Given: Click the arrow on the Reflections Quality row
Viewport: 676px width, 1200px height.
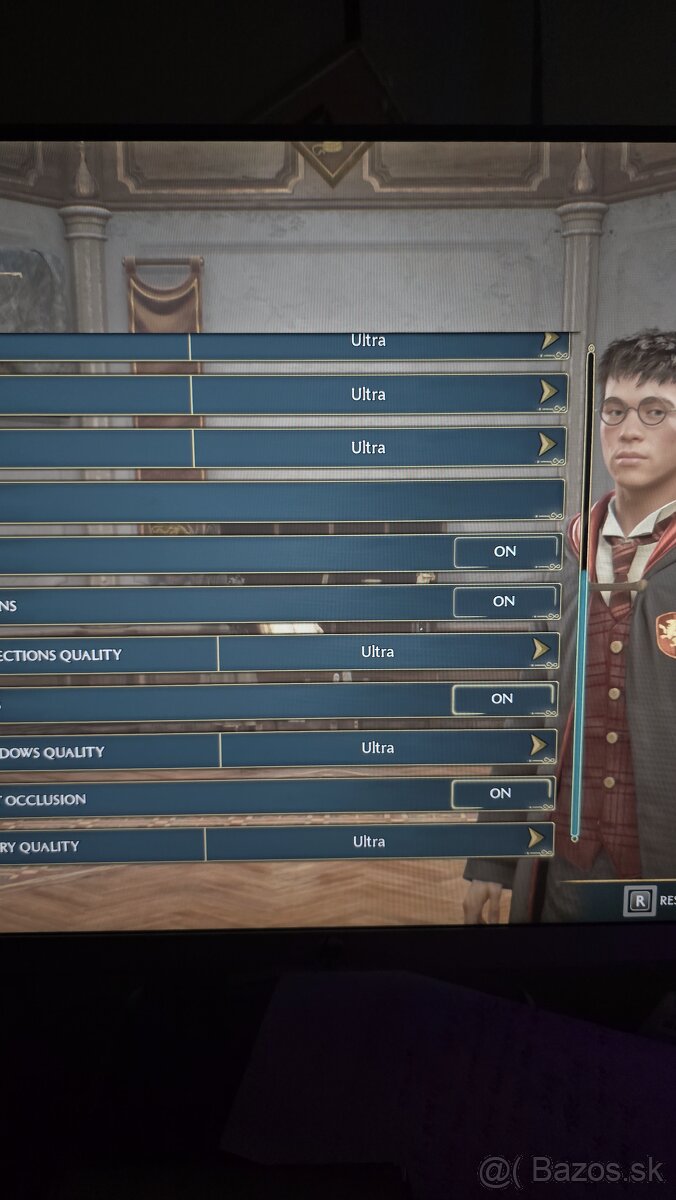Looking at the screenshot, I should (541, 651).
